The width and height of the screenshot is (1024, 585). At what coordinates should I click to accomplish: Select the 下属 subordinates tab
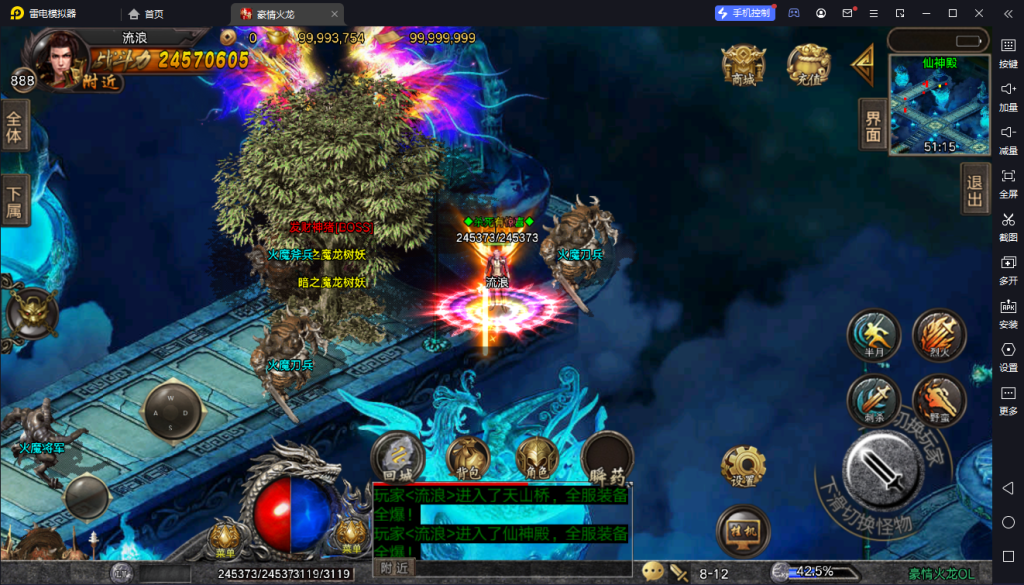[x=14, y=200]
